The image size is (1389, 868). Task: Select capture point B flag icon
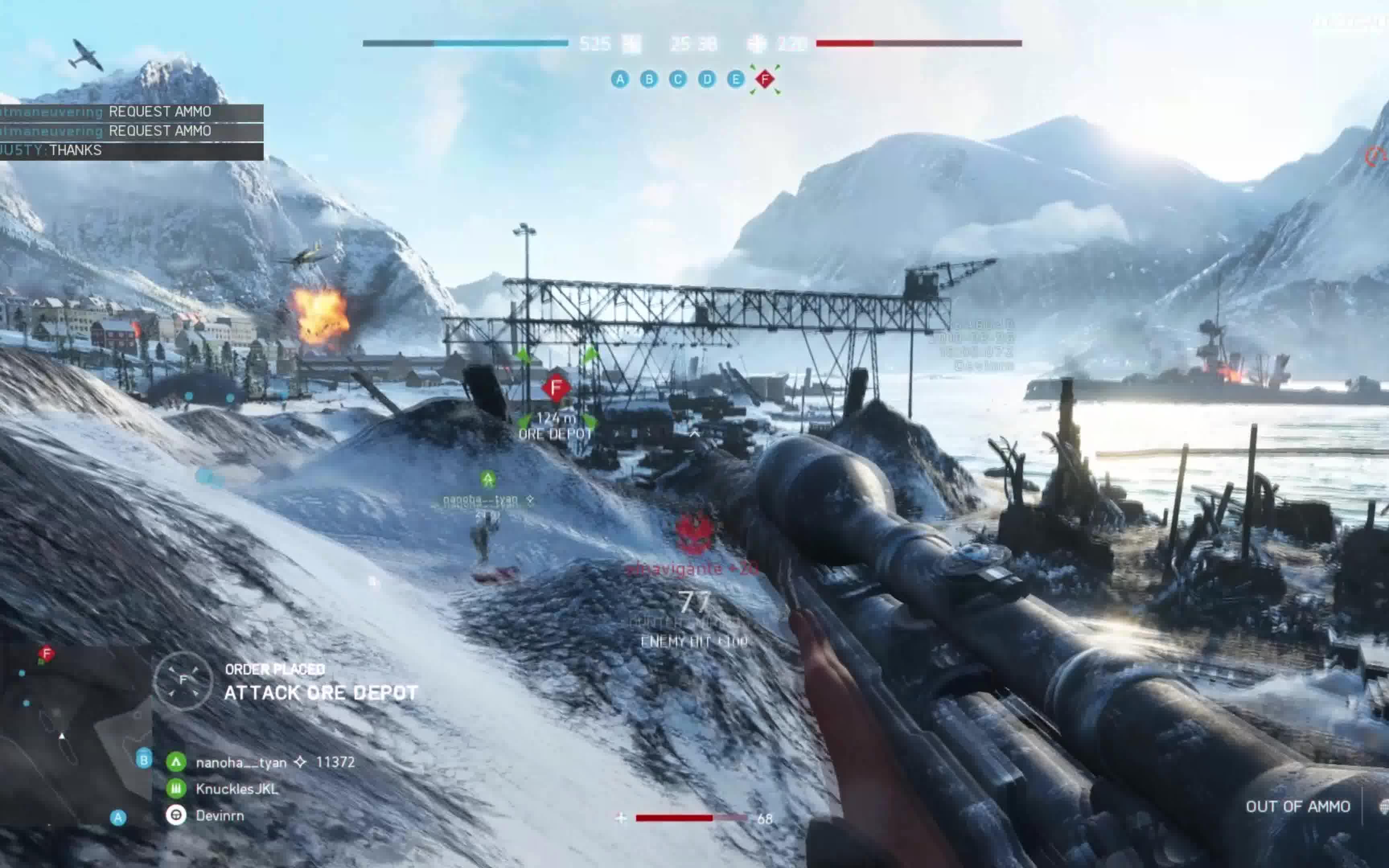click(x=649, y=79)
